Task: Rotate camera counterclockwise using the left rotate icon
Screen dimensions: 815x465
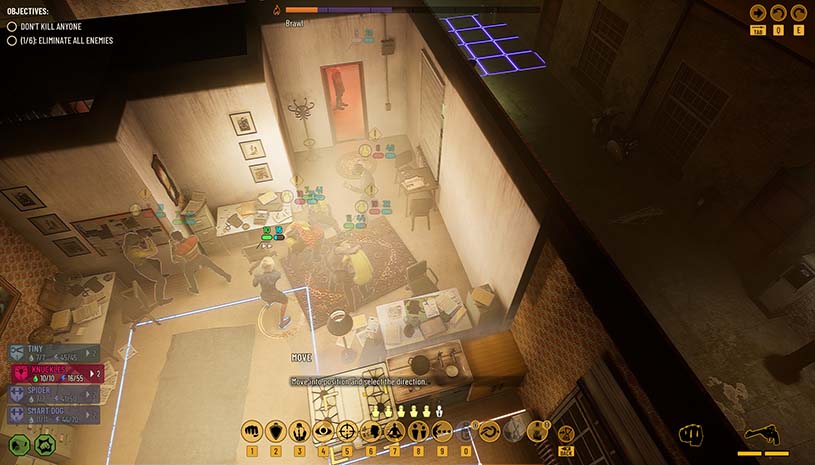Action: 779,13
